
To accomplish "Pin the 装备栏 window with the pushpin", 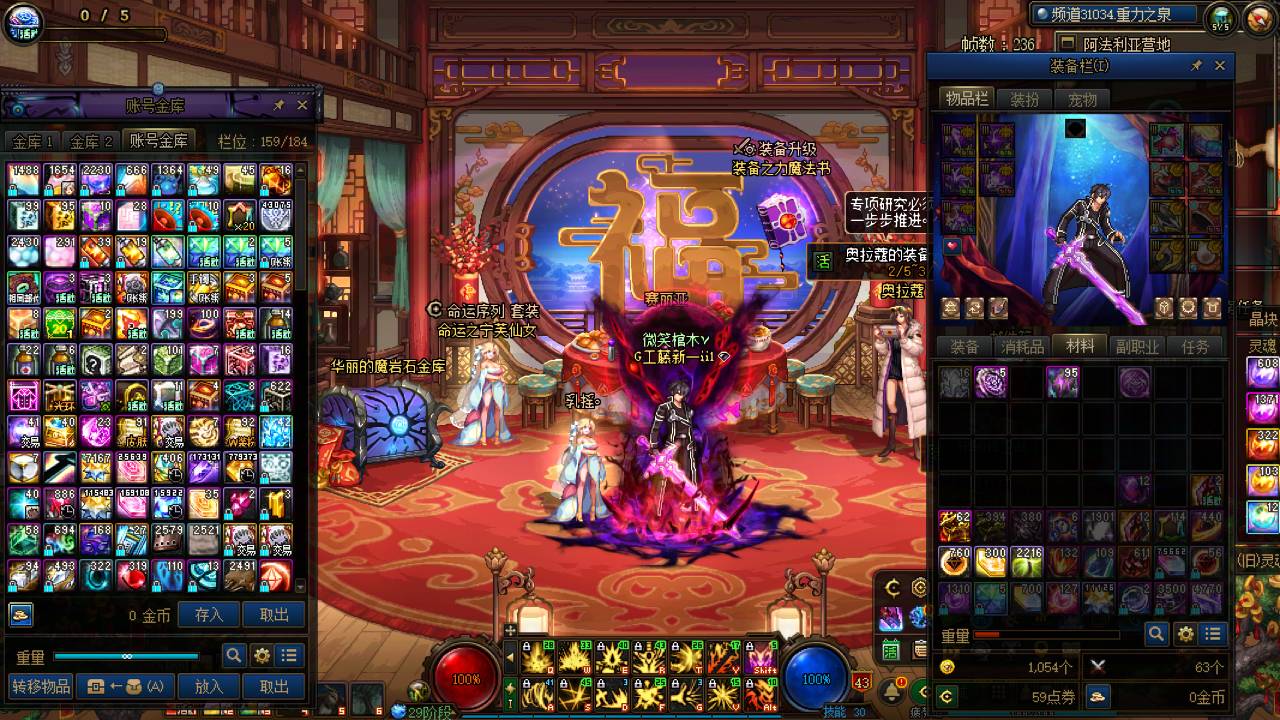I will click(x=1196, y=66).
